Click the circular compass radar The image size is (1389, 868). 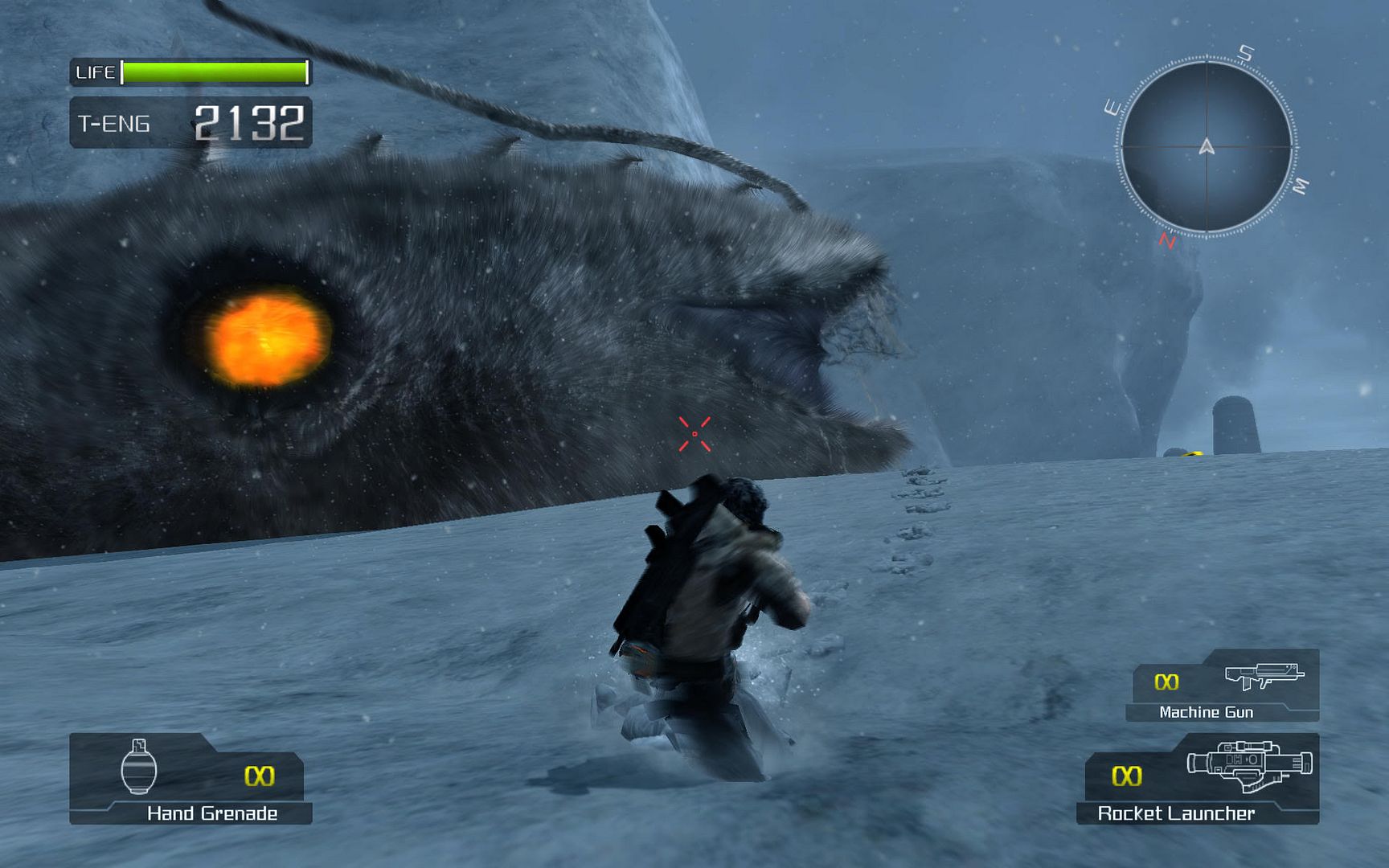1206,147
